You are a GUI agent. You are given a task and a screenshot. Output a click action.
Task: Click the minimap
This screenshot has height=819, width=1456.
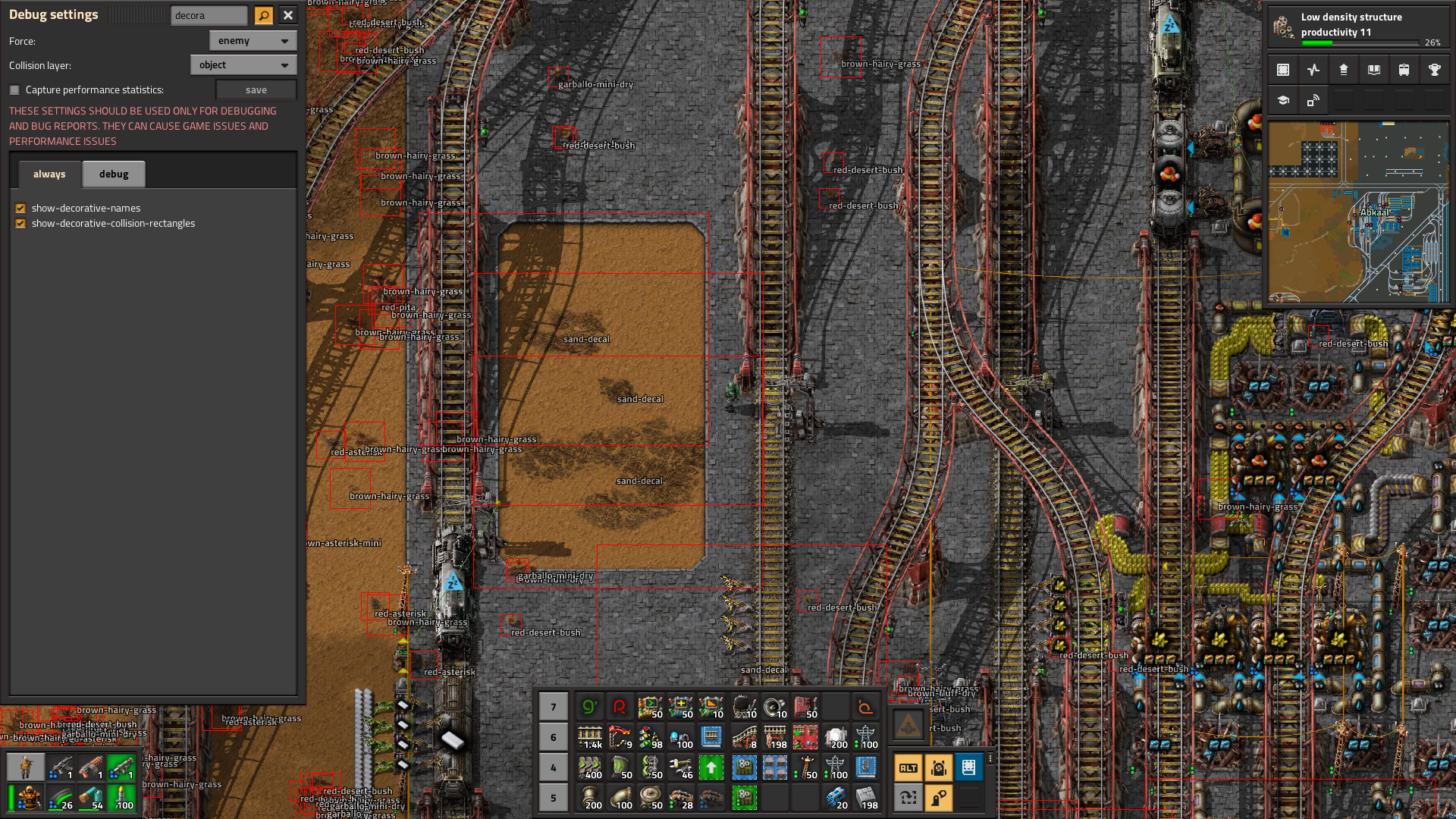(x=1358, y=212)
